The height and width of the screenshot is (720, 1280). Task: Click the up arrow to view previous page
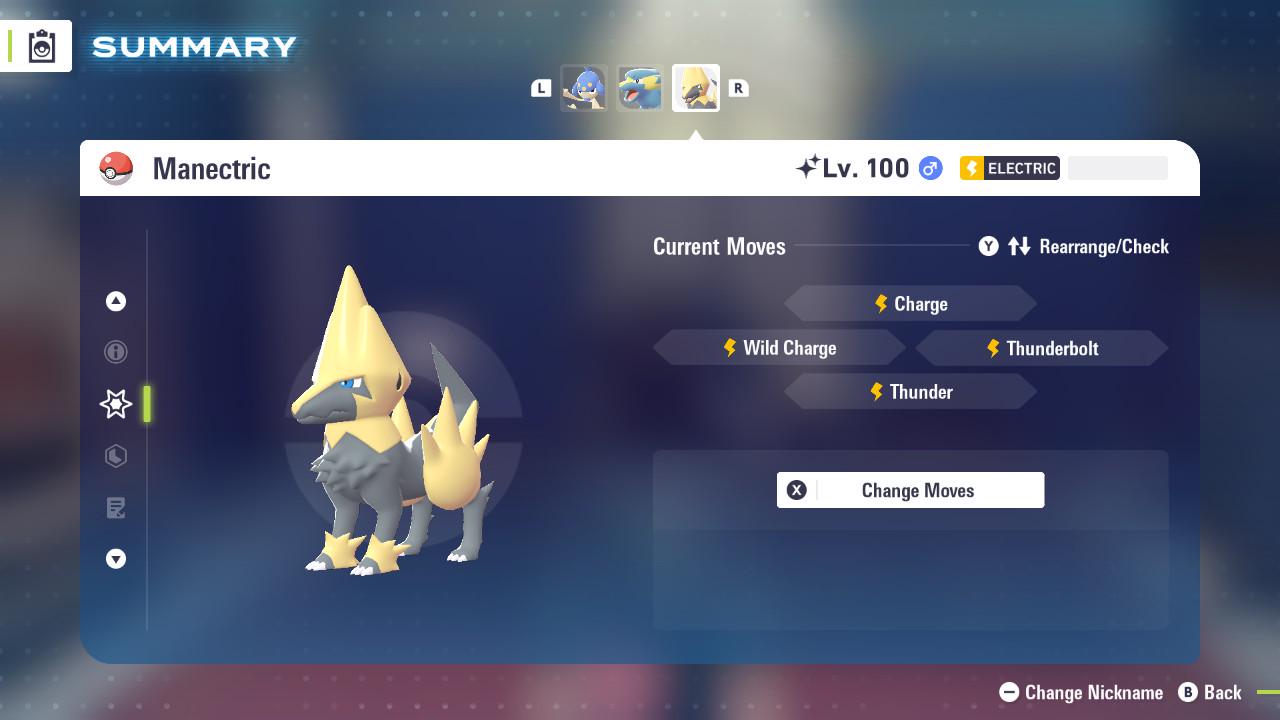tap(116, 301)
